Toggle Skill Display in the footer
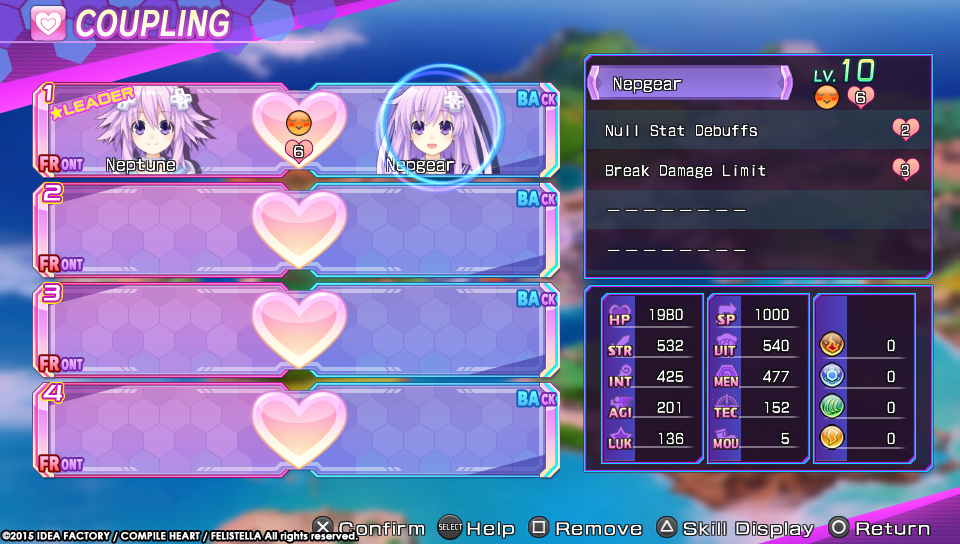Screen dimensions: 960x544 point(736,528)
